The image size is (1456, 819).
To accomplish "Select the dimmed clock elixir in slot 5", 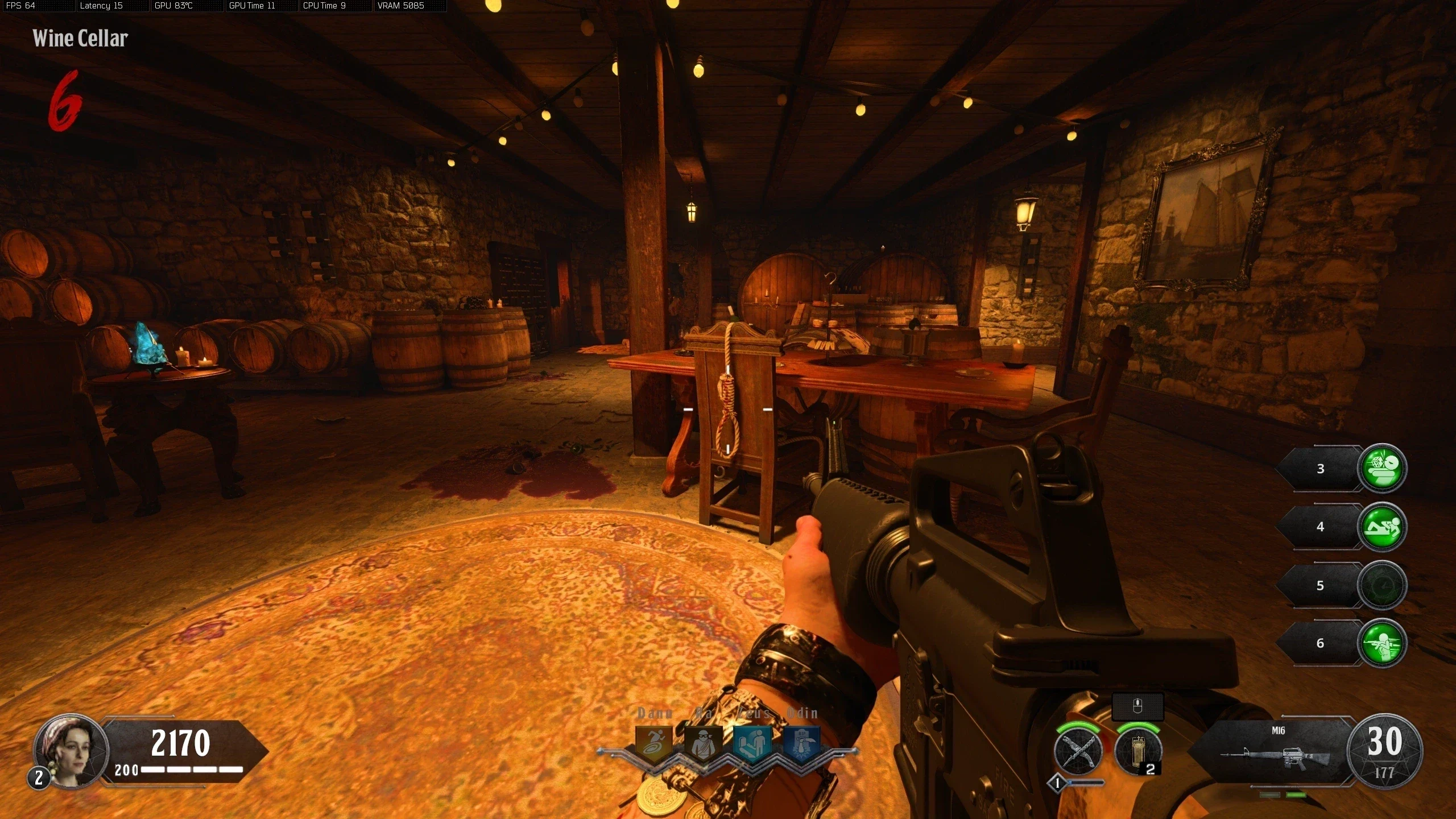I will [x=1381, y=585].
